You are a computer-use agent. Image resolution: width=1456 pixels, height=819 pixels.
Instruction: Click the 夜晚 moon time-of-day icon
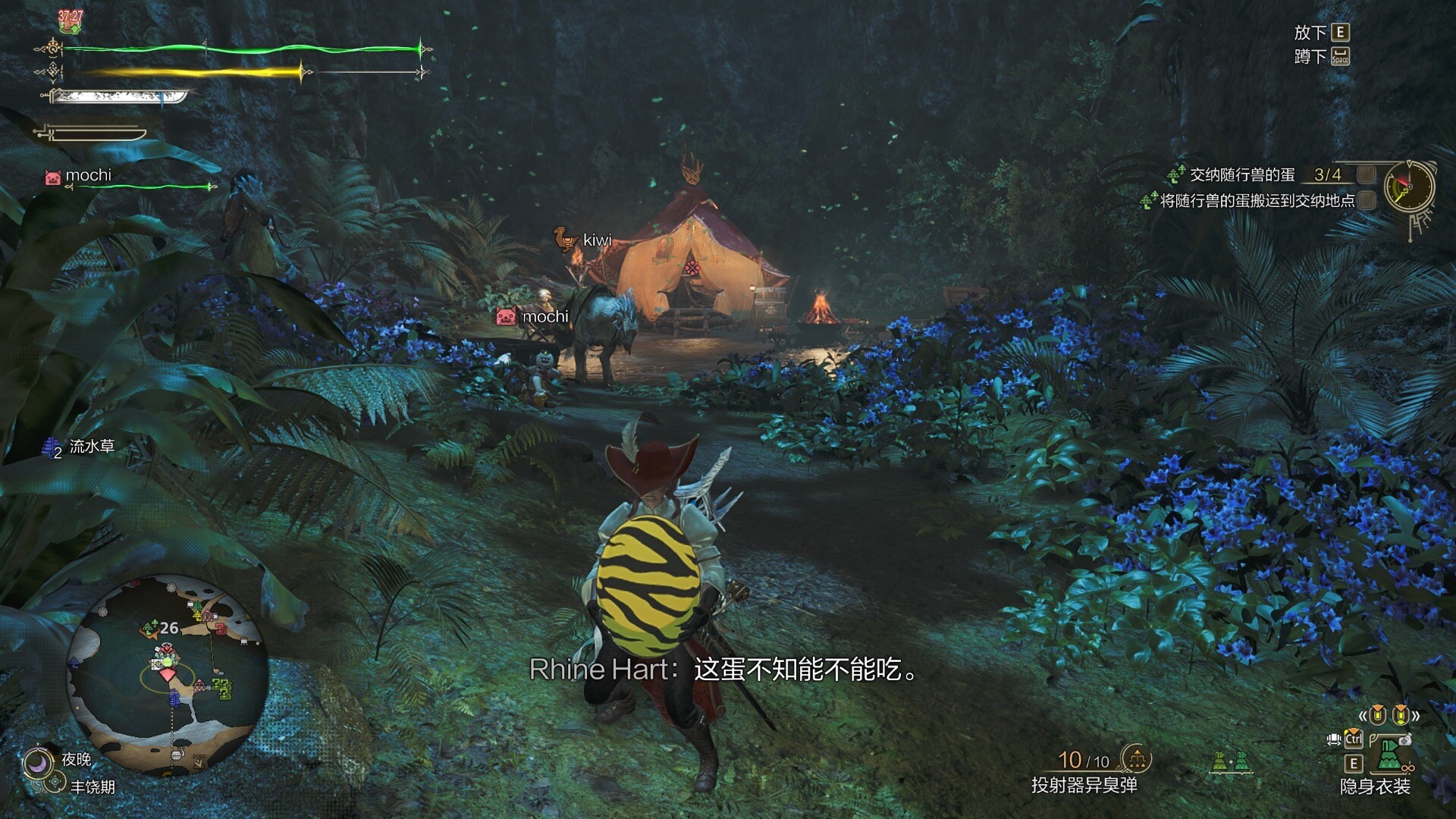36,762
